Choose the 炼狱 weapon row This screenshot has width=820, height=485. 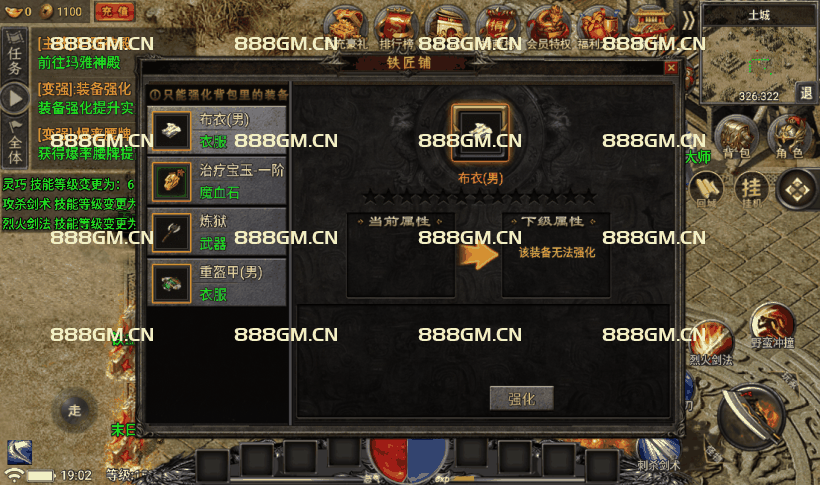[217, 231]
